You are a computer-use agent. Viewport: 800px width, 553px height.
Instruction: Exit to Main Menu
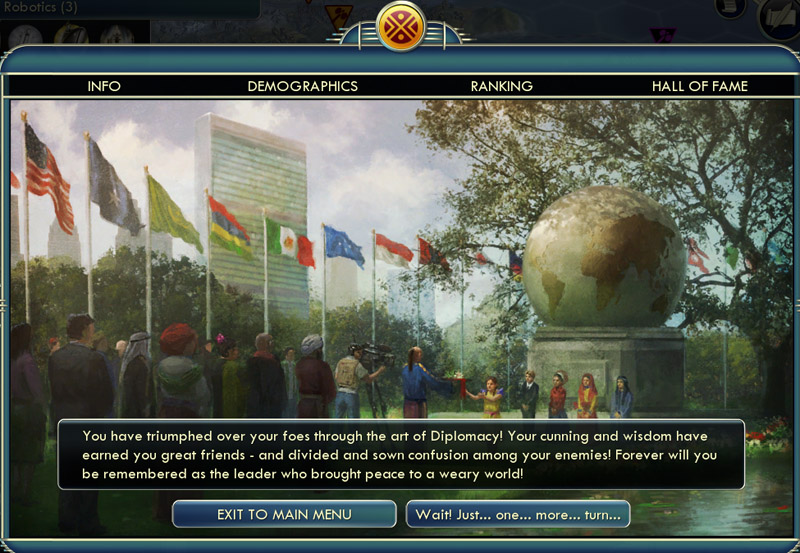(284, 514)
